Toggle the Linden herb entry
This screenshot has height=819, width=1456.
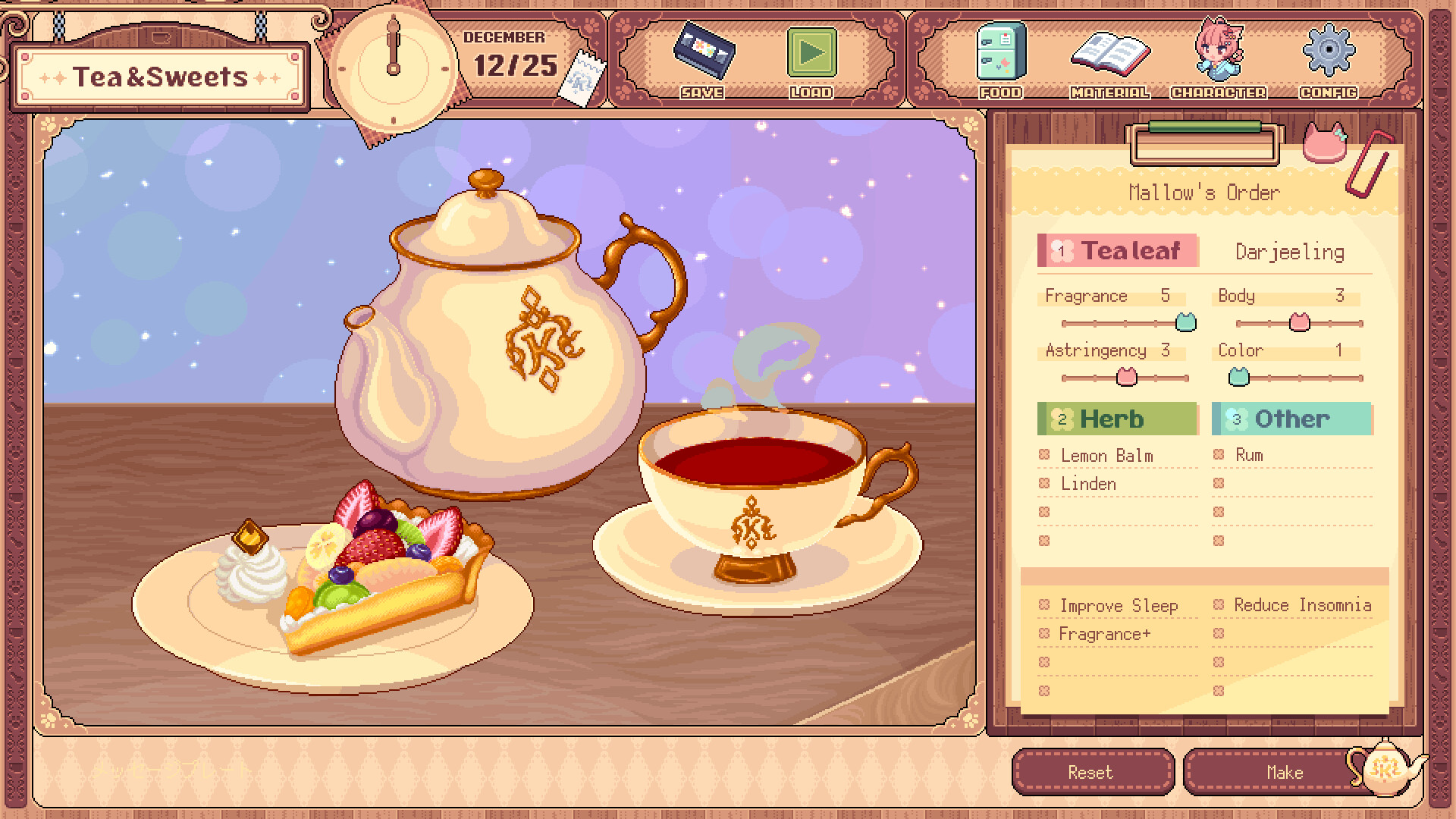point(1090,484)
